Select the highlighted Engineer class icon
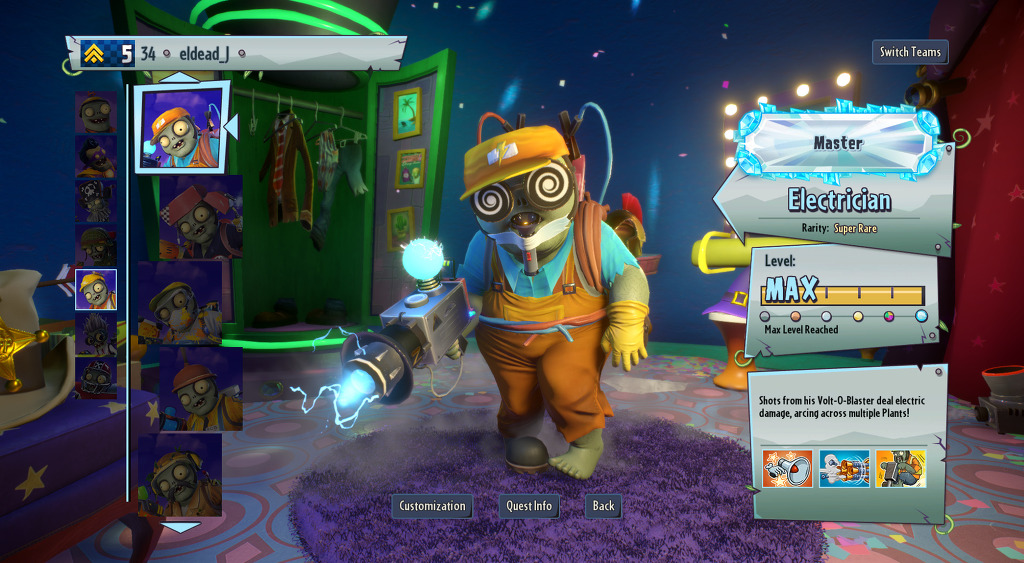The height and width of the screenshot is (563, 1024). [96, 289]
